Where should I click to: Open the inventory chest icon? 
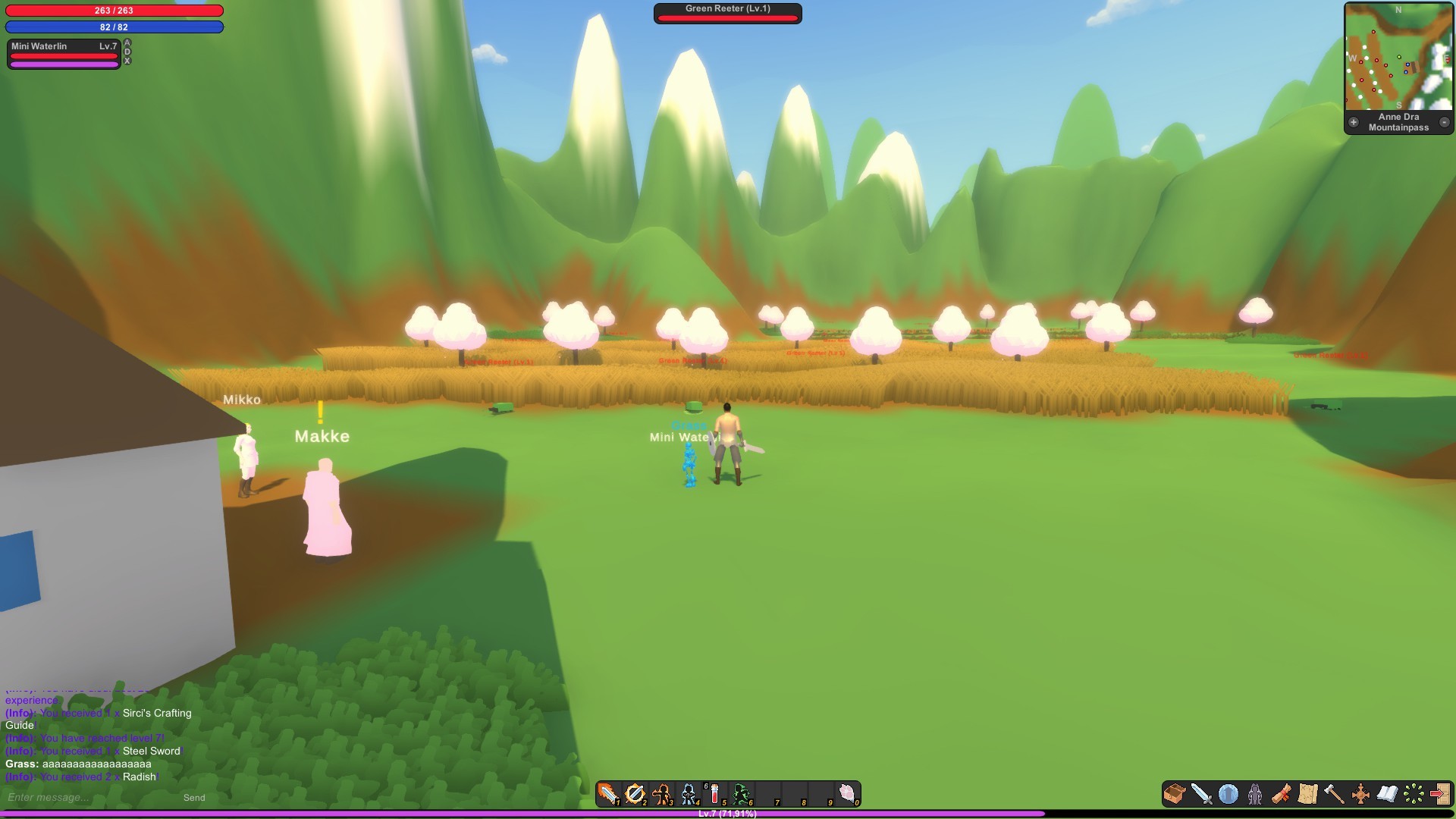tap(1174, 795)
